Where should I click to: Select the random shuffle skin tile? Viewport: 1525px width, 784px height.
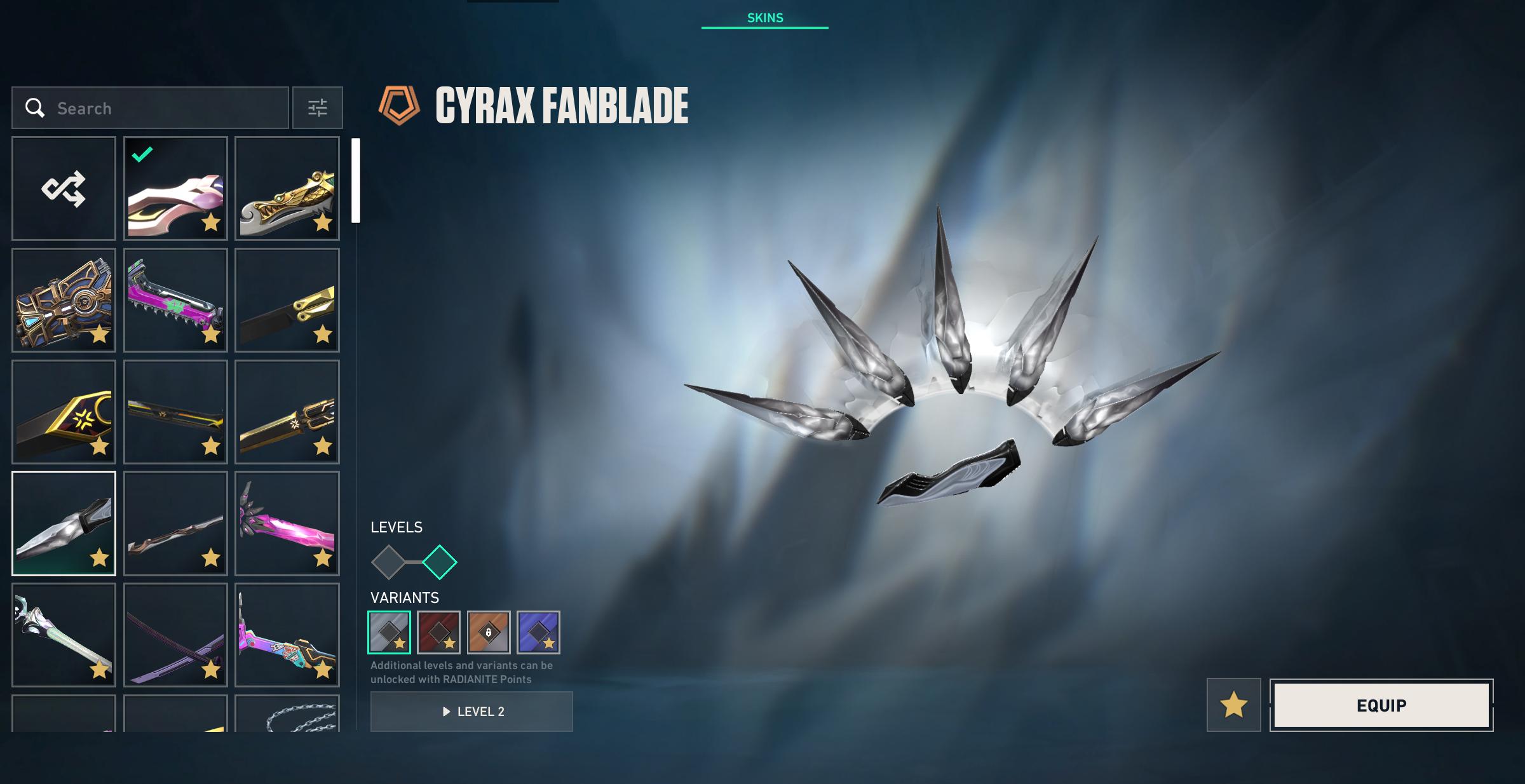(x=64, y=188)
